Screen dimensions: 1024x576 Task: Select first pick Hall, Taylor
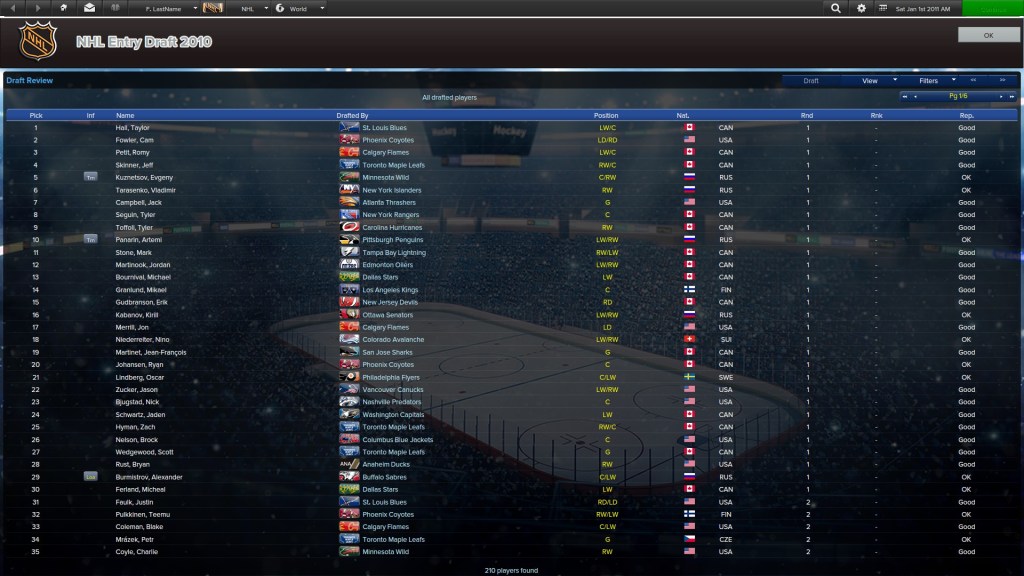click(132, 128)
